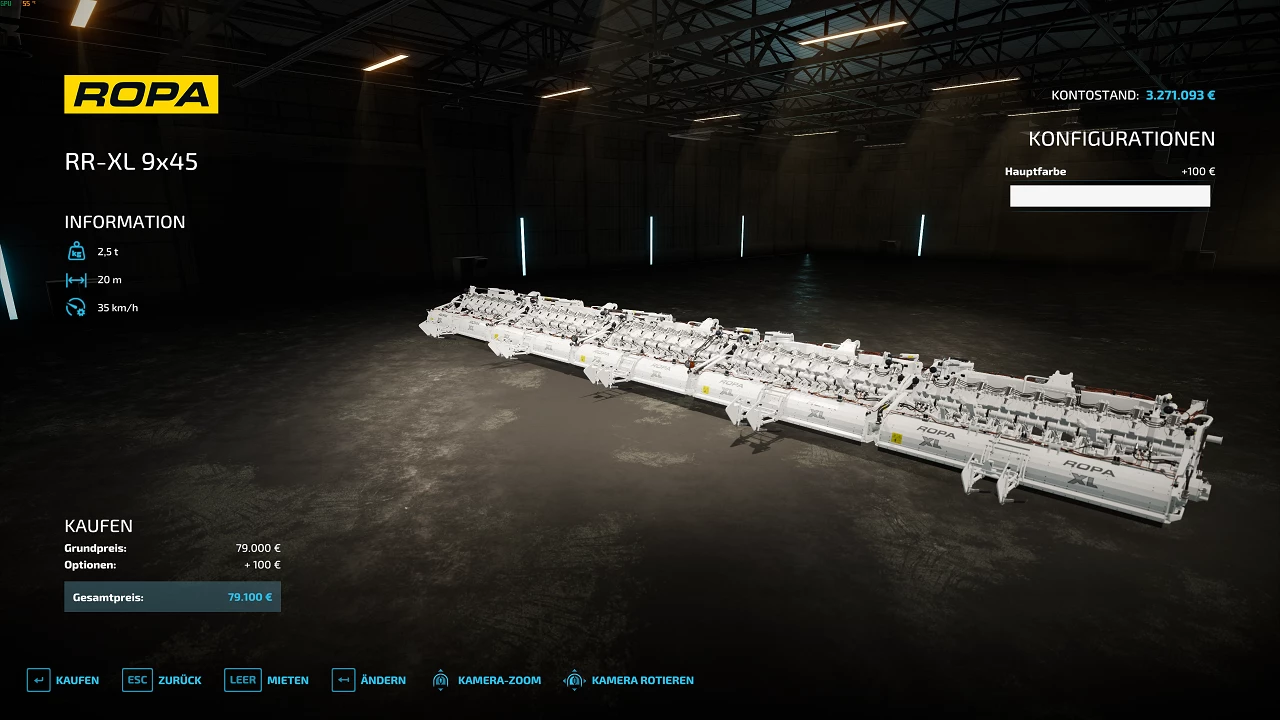Choose MIETEN to lease the equipment
The height and width of the screenshot is (720, 1280).
click(267, 680)
